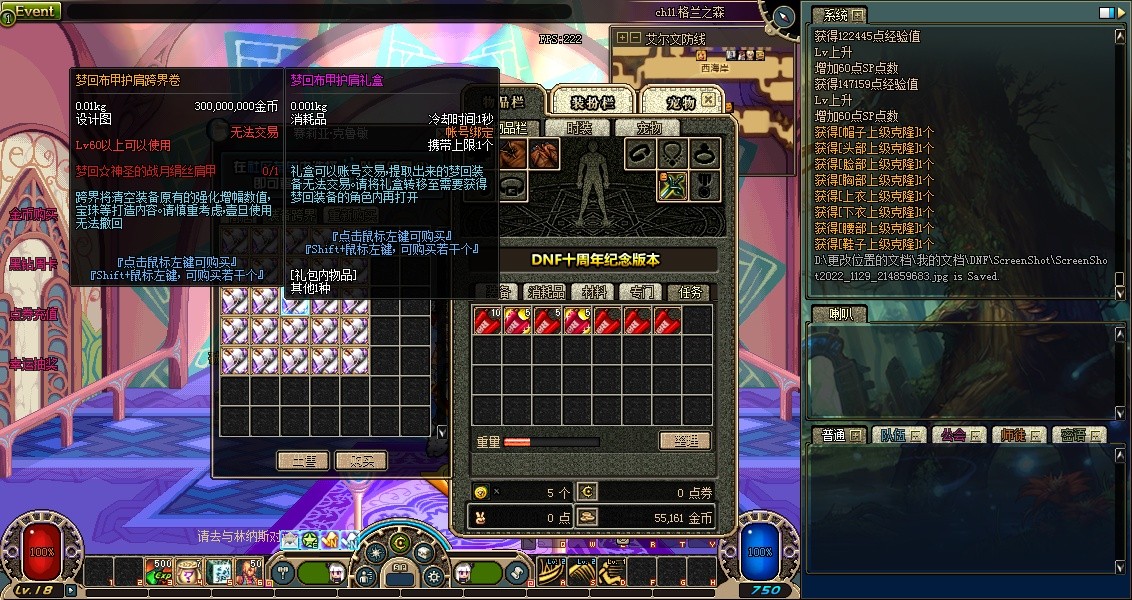Screen dimensions: 1132x600
Task: Click the 喇叭 megaphone chat tab
Action: [830, 314]
